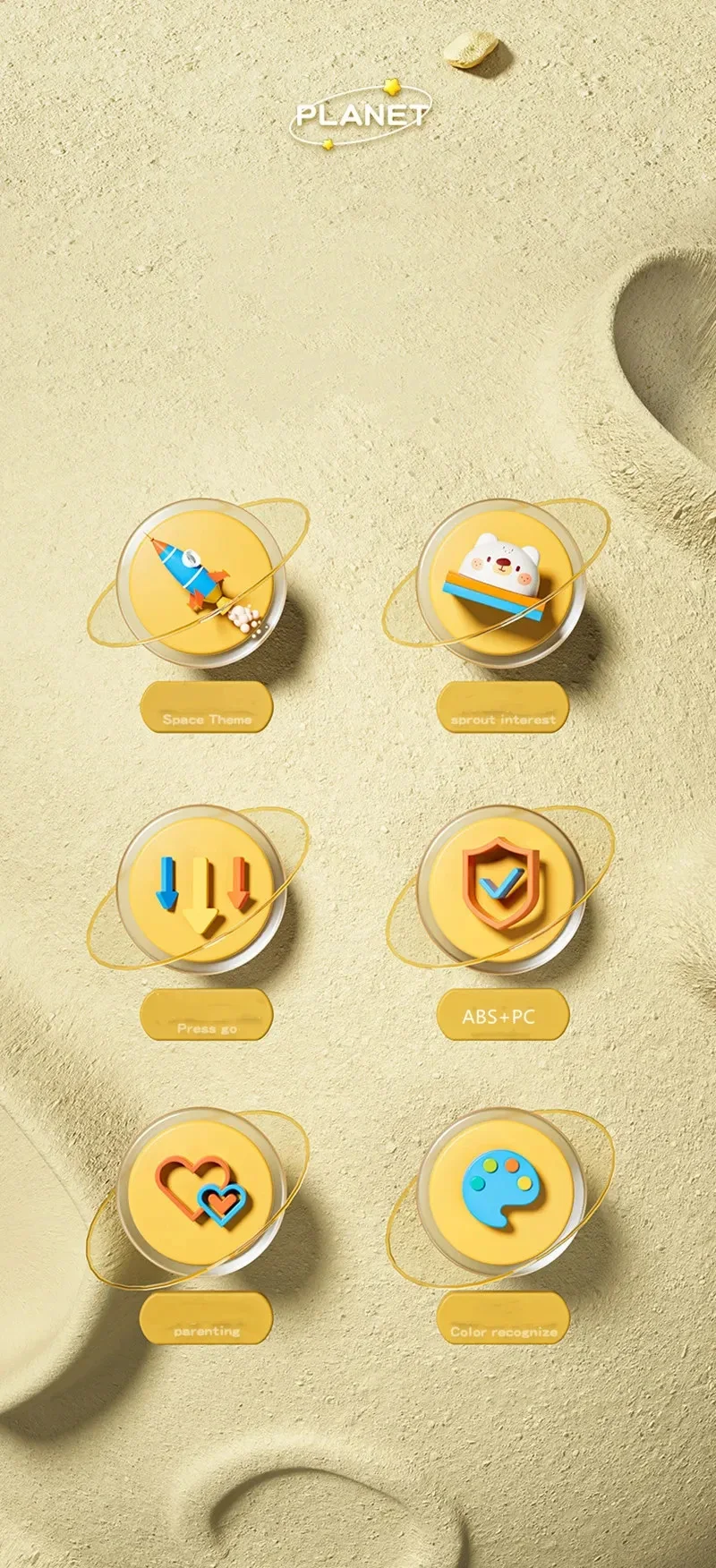Click the parenting label button

pos(207,1318)
